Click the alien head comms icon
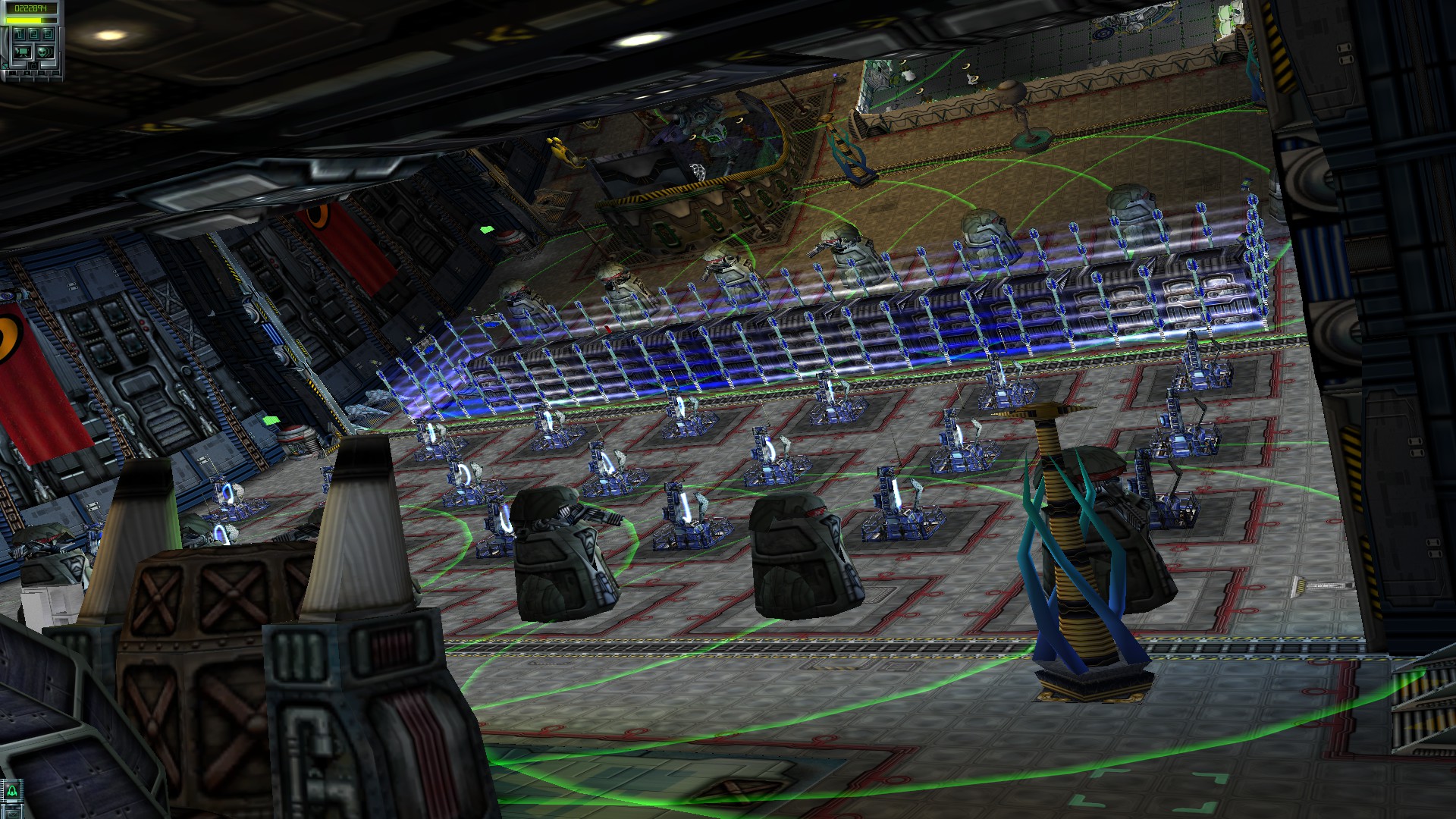Image resolution: width=1456 pixels, height=819 pixels. [43, 52]
